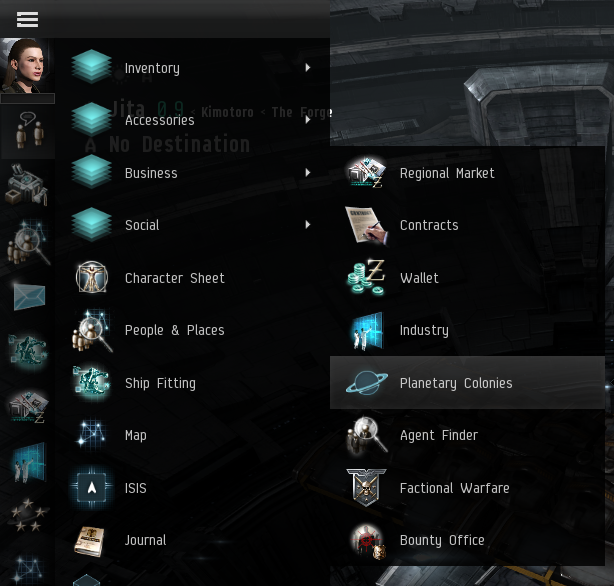Open Factional Warfare
Viewport: 614px width, 586px height.
click(454, 488)
